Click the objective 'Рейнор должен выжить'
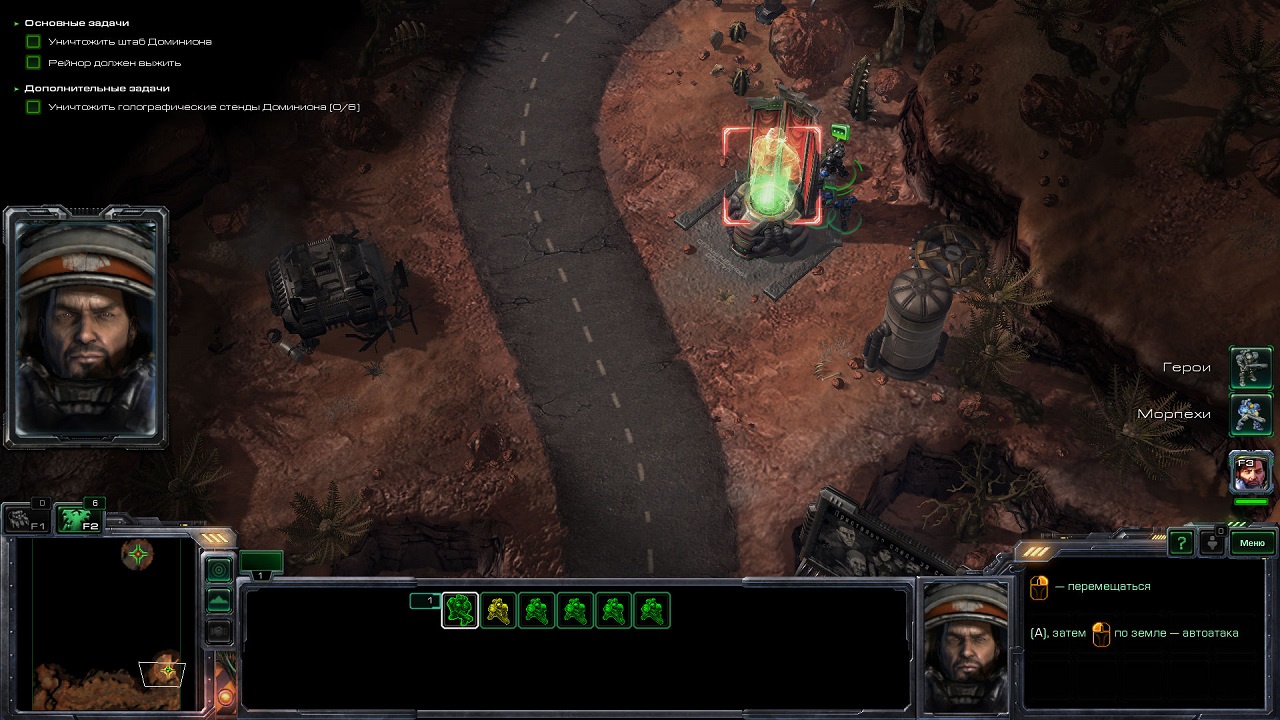Screen dimensions: 1280x720 pos(114,62)
